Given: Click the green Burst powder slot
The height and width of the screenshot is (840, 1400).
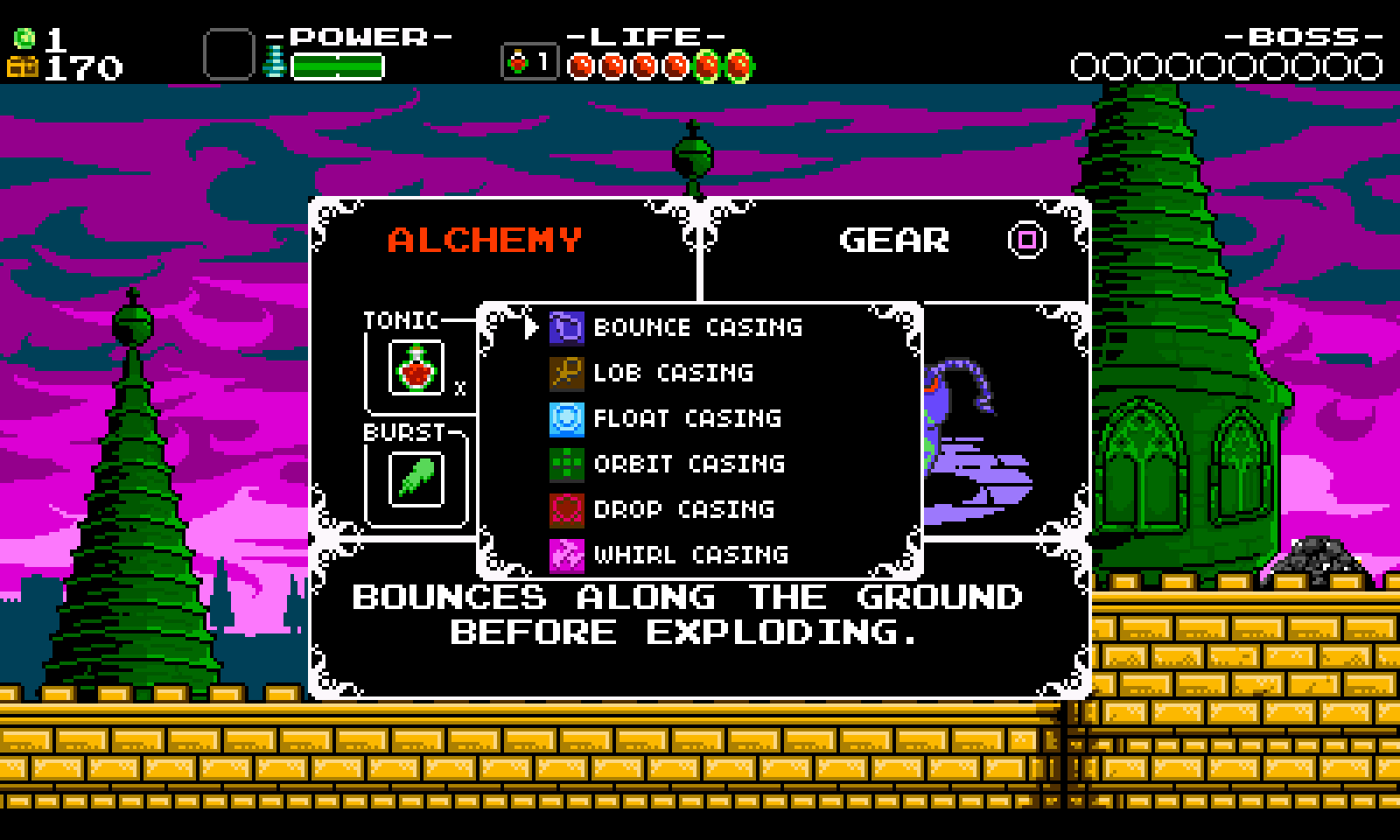Looking at the screenshot, I should 416,479.
